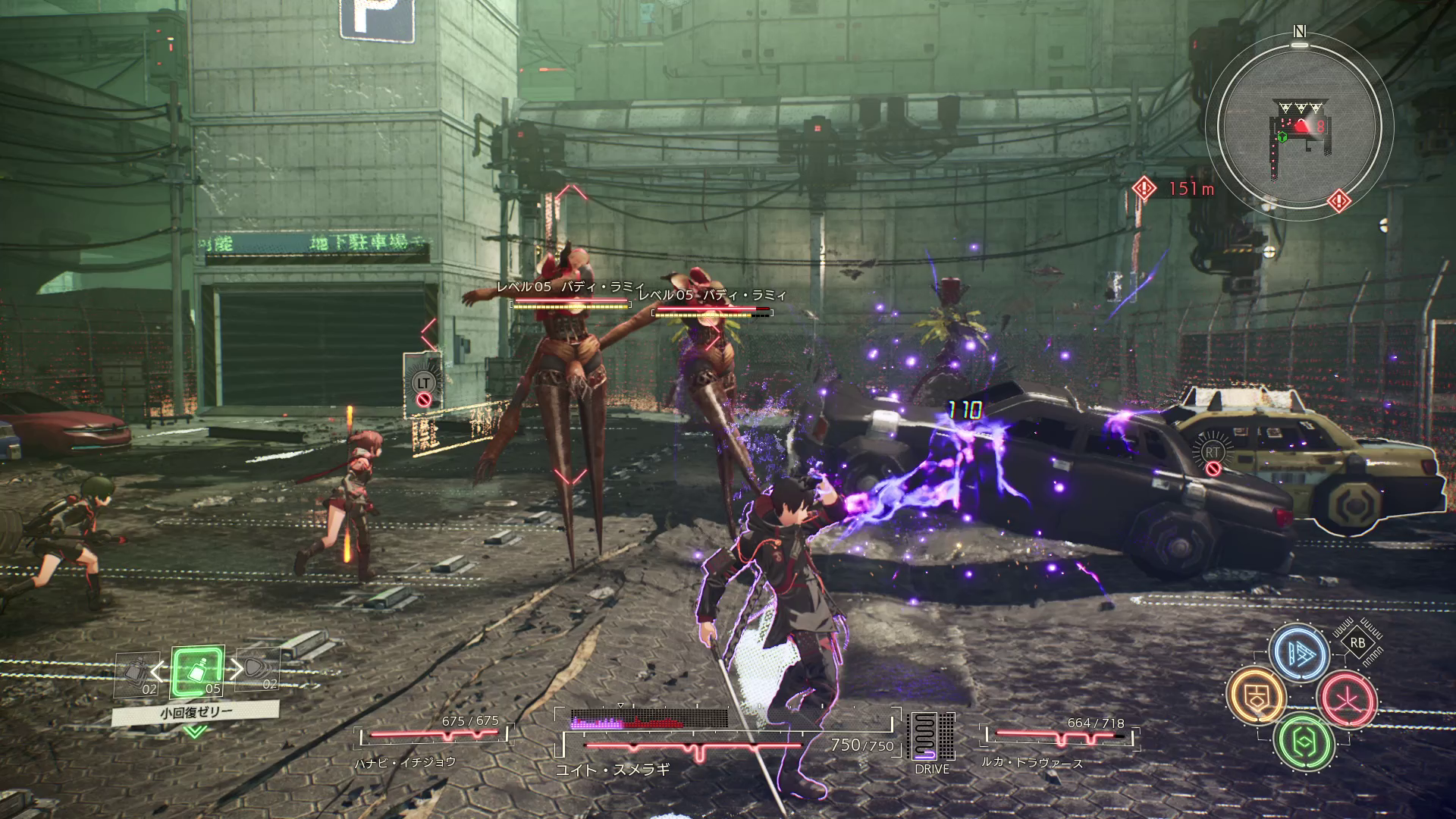Select the 151m objective distance marker

click(1174, 188)
